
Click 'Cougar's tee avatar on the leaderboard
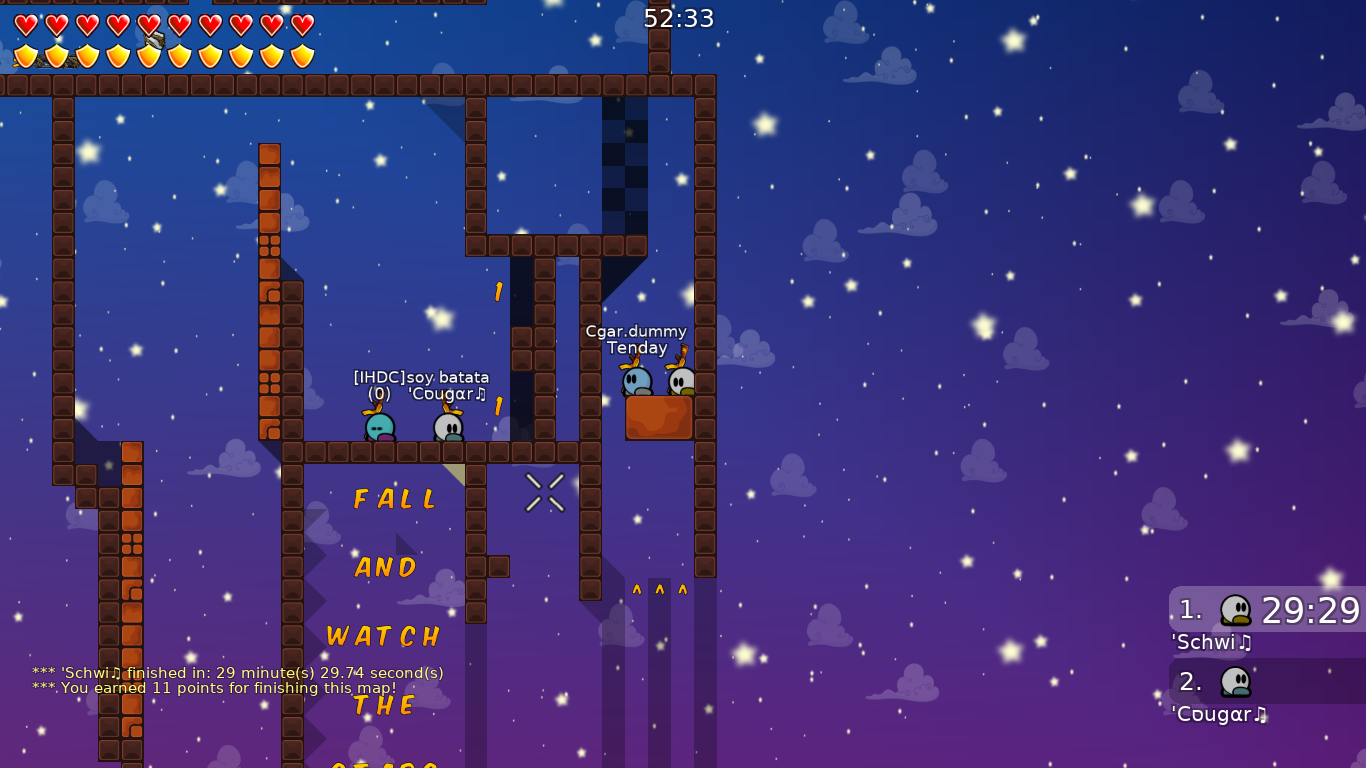point(1237,684)
